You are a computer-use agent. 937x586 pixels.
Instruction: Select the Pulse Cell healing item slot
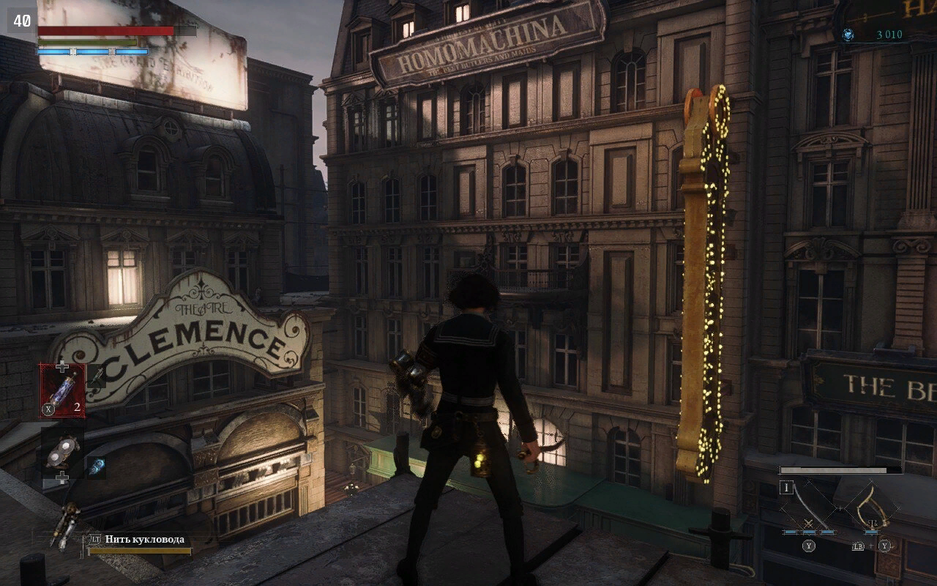[62, 390]
